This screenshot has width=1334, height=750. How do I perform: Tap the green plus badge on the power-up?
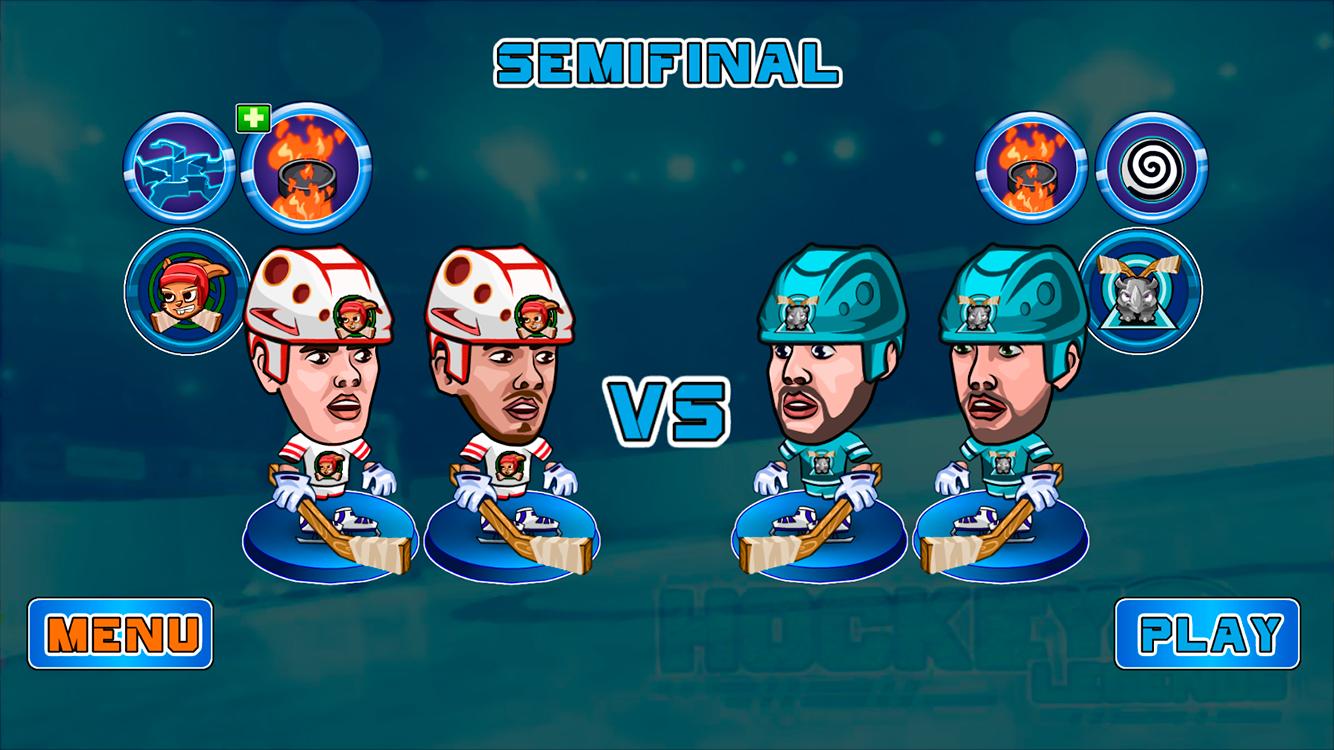(255, 117)
